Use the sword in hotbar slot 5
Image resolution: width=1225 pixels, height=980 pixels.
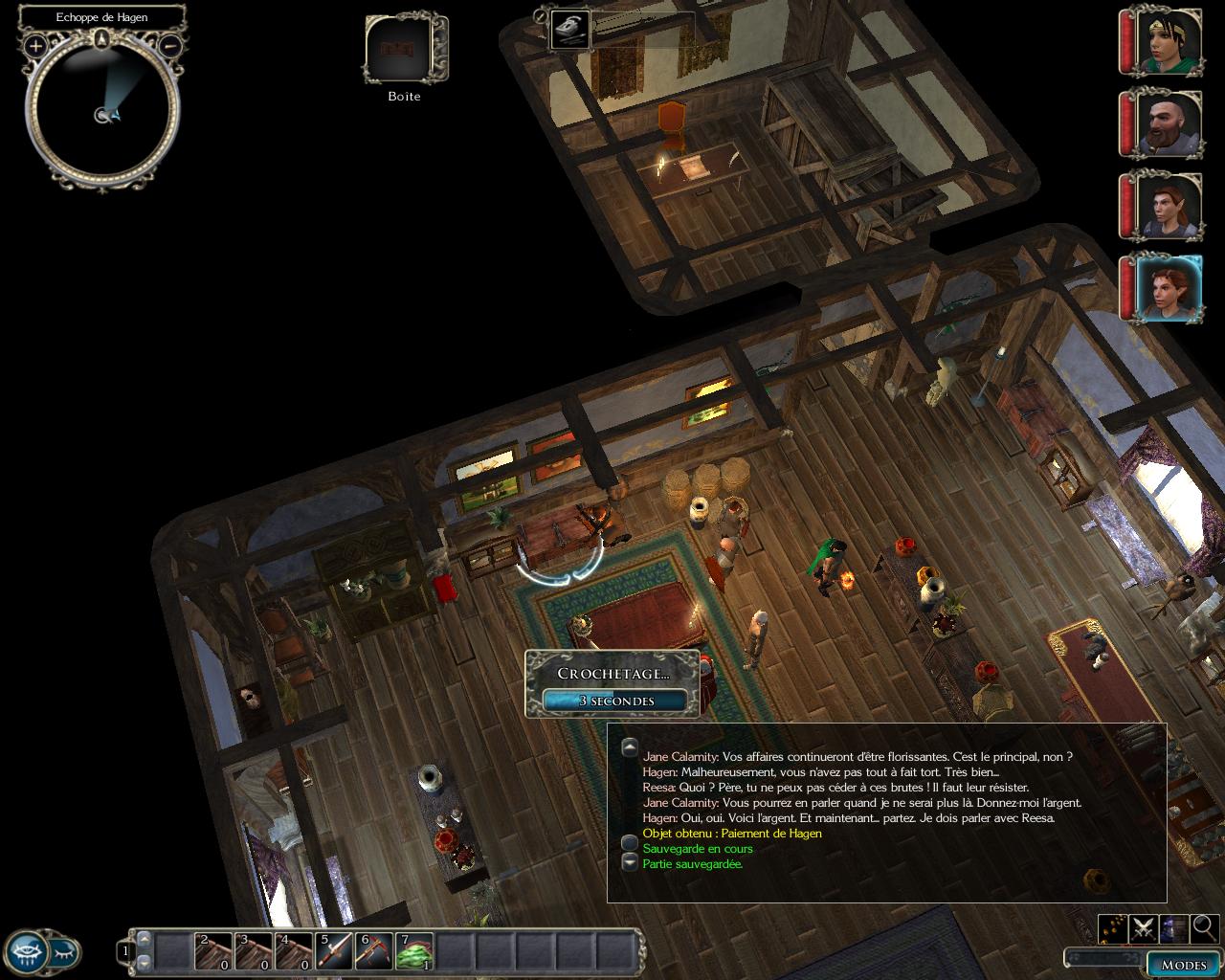[x=335, y=951]
